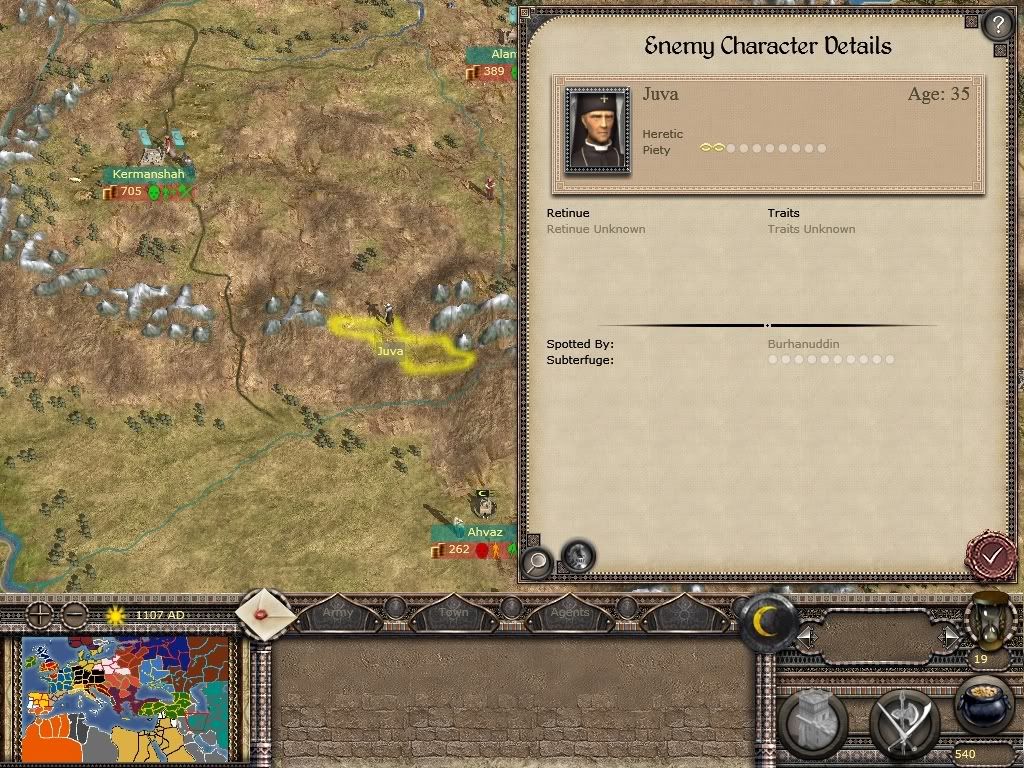Open the sealed letter messages icon
Image resolution: width=1024 pixels, height=768 pixels.
point(266,614)
